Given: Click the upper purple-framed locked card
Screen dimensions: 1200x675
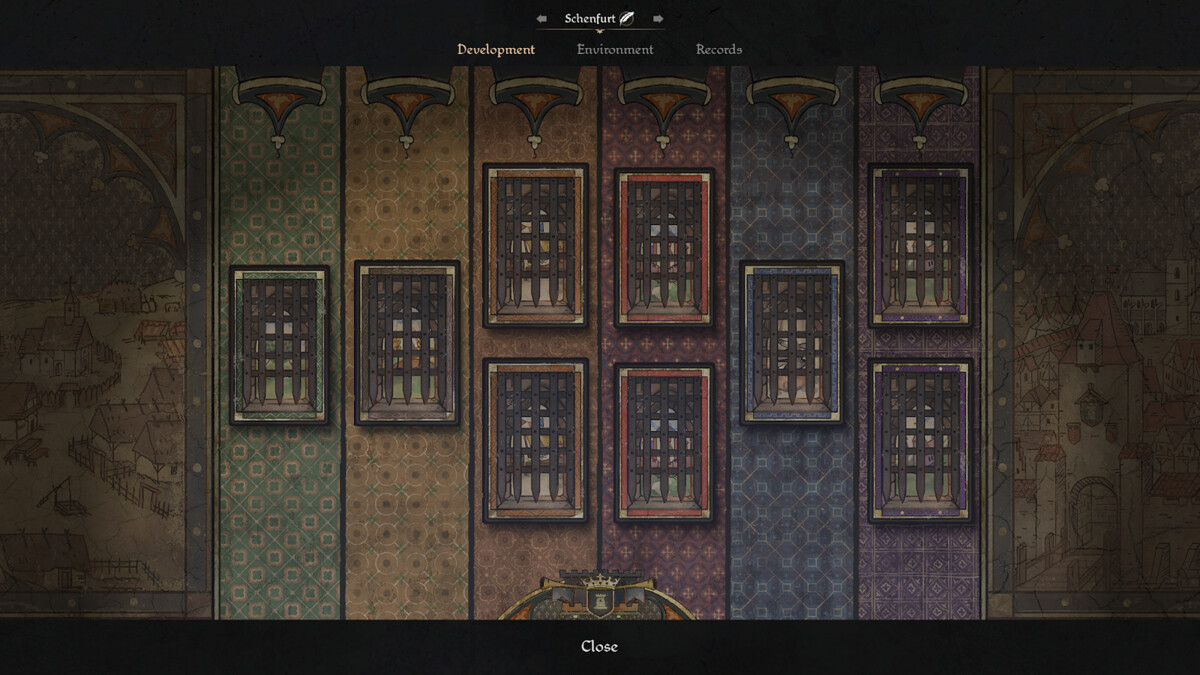Looking at the screenshot, I should pos(920,246).
